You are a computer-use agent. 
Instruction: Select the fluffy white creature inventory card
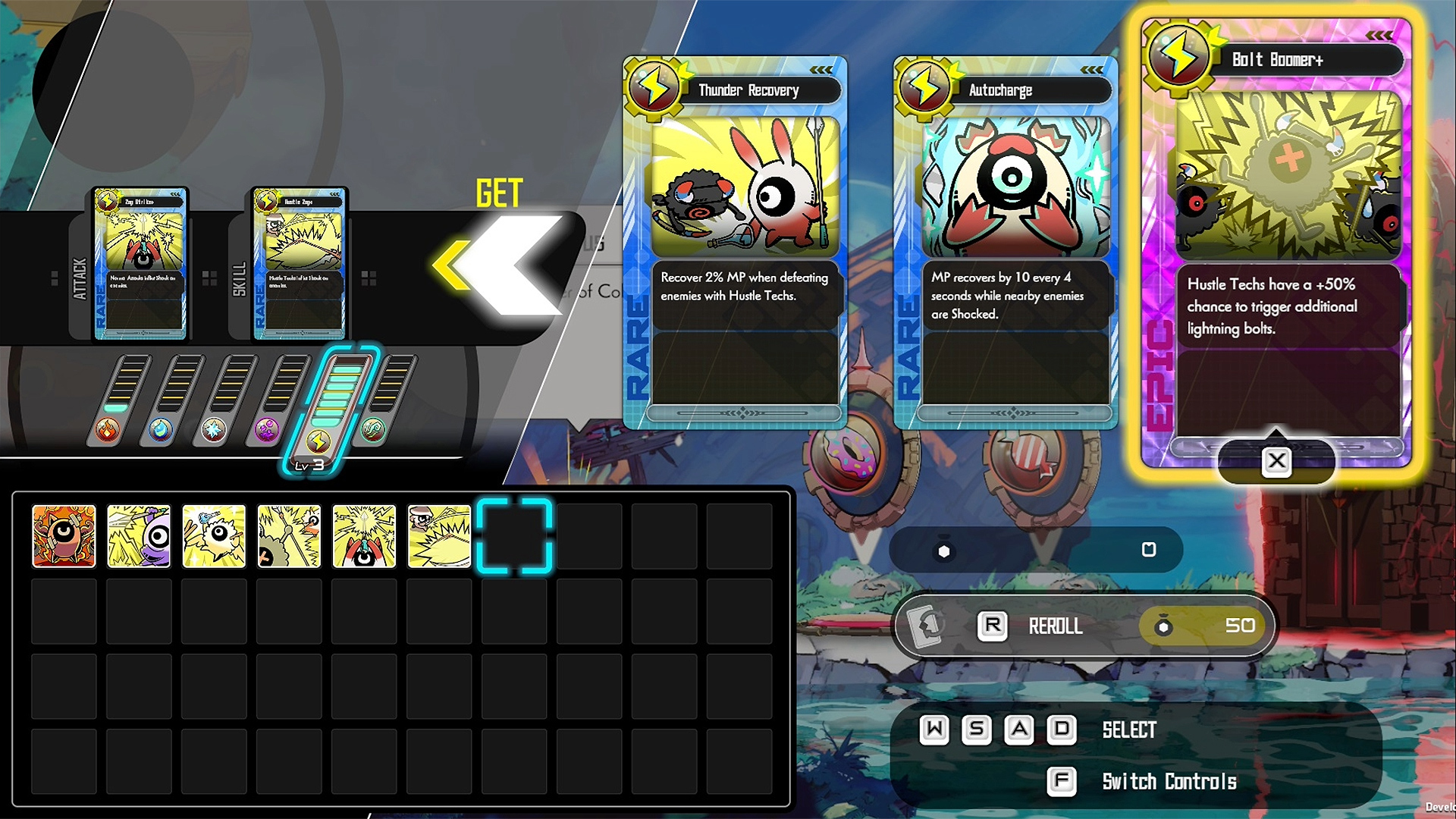tap(214, 536)
